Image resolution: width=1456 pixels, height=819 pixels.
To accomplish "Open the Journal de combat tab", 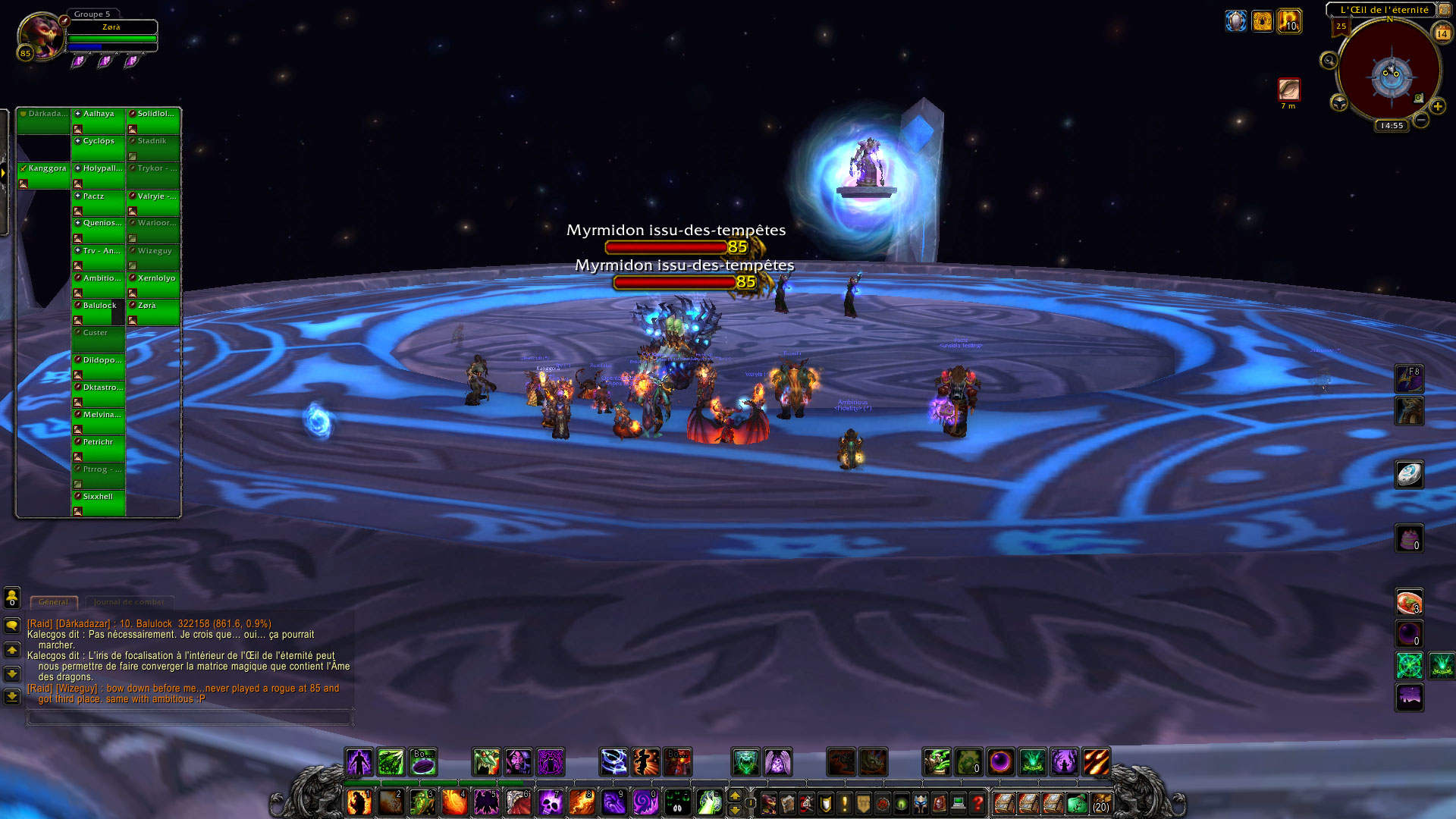I will coord(129,602).
